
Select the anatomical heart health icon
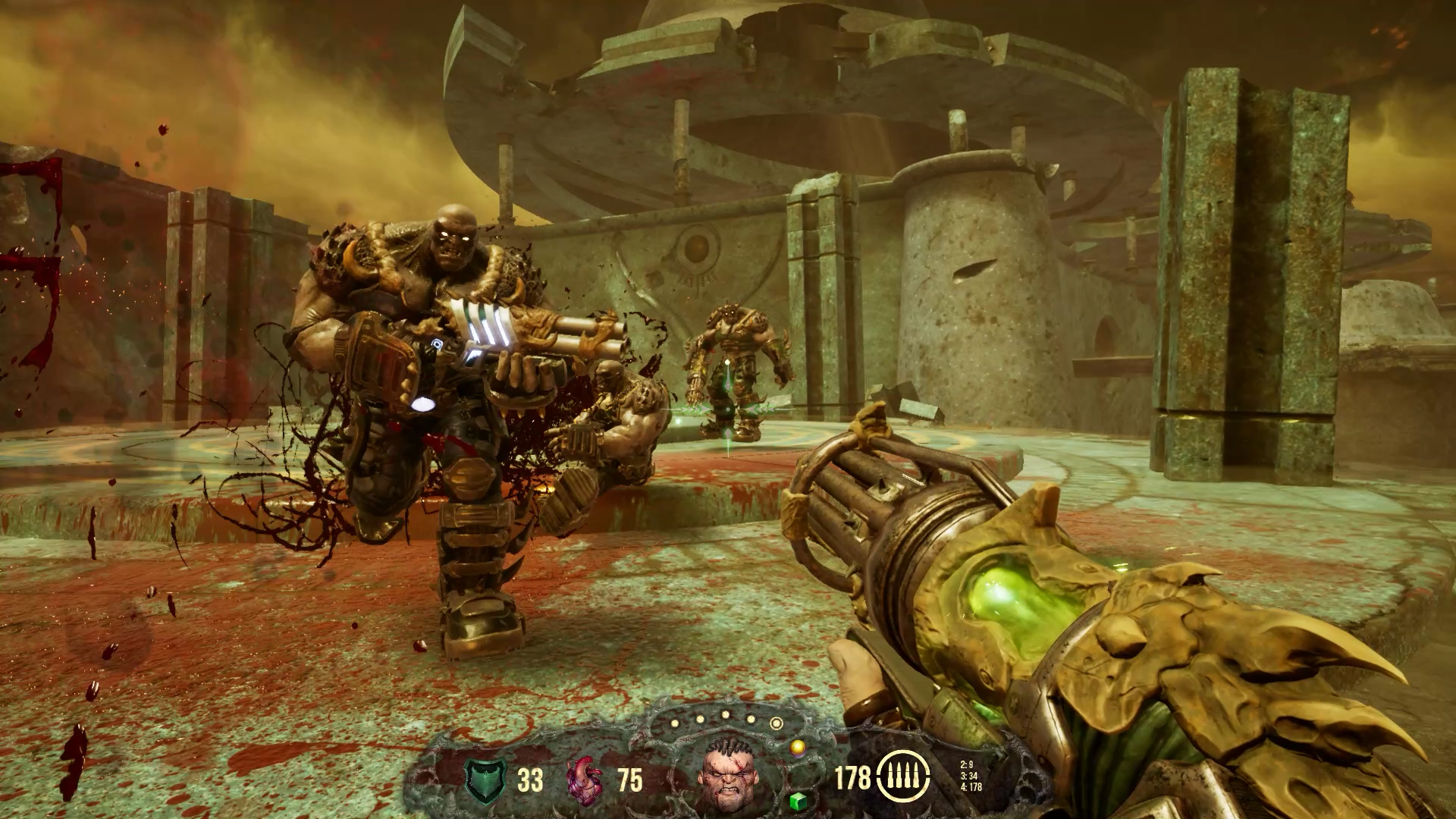(587, 780)
